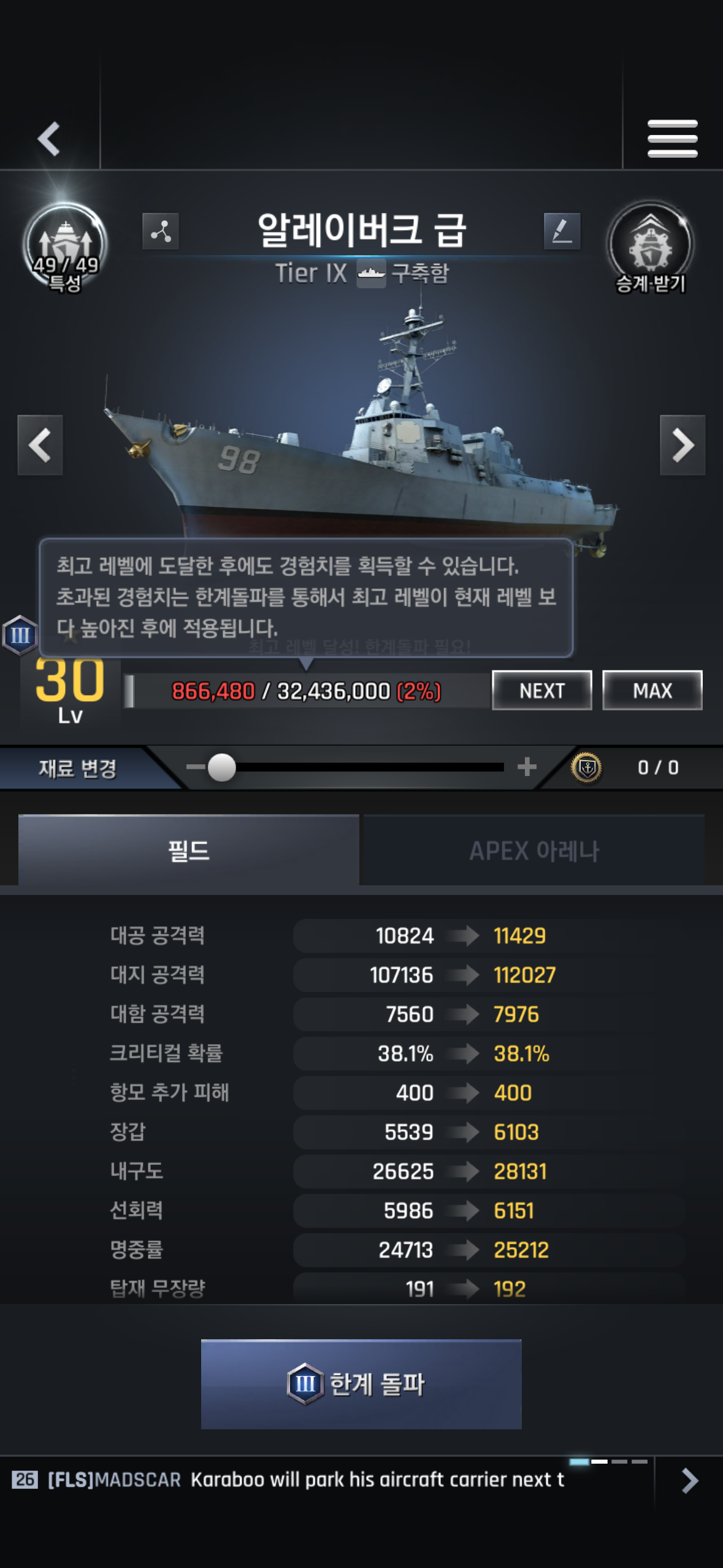The height and width of the screenshot is (1568, 723).
Task: Click the MAX level button
Action: [x=652, y=690]
